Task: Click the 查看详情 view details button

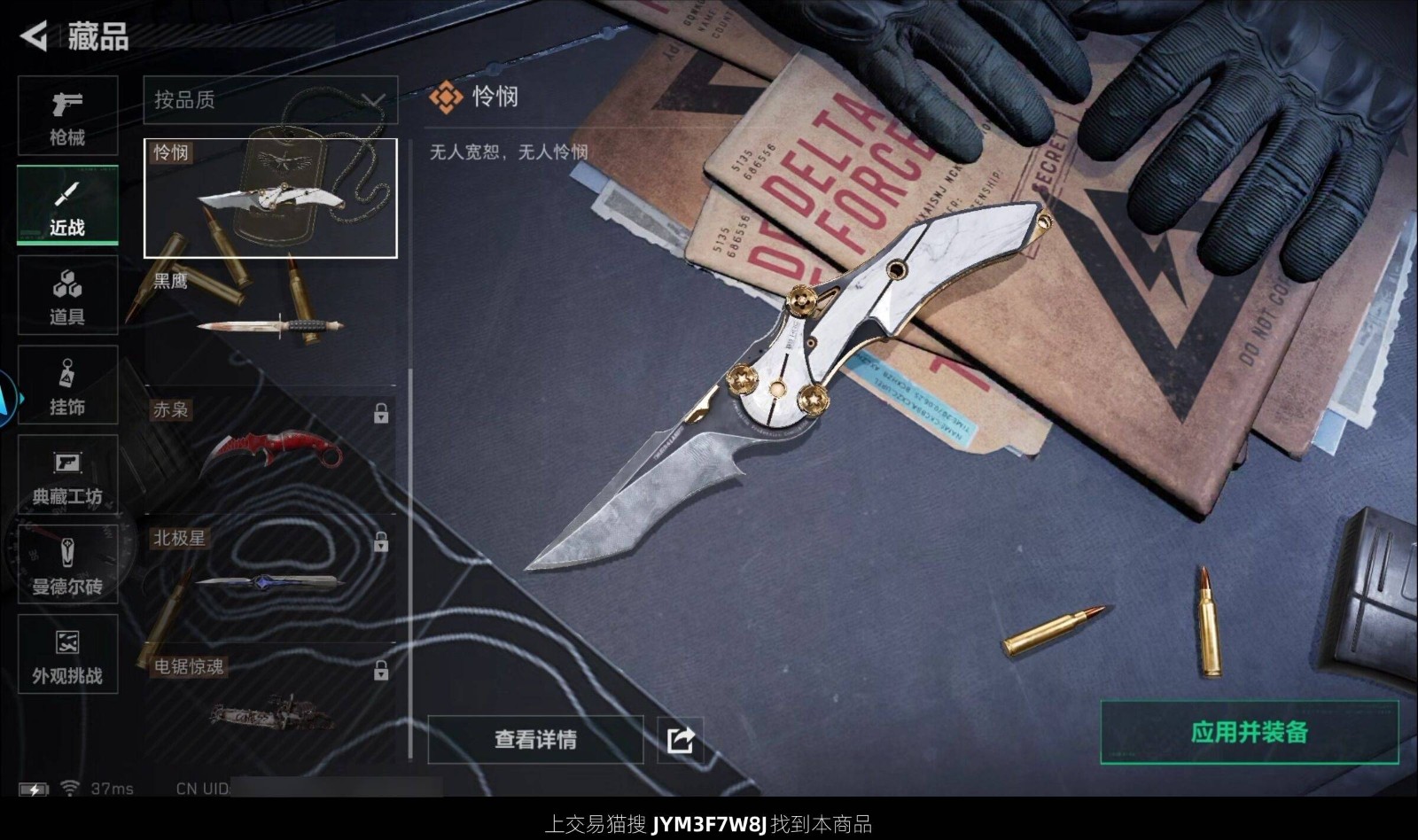Action: (535, 740)
